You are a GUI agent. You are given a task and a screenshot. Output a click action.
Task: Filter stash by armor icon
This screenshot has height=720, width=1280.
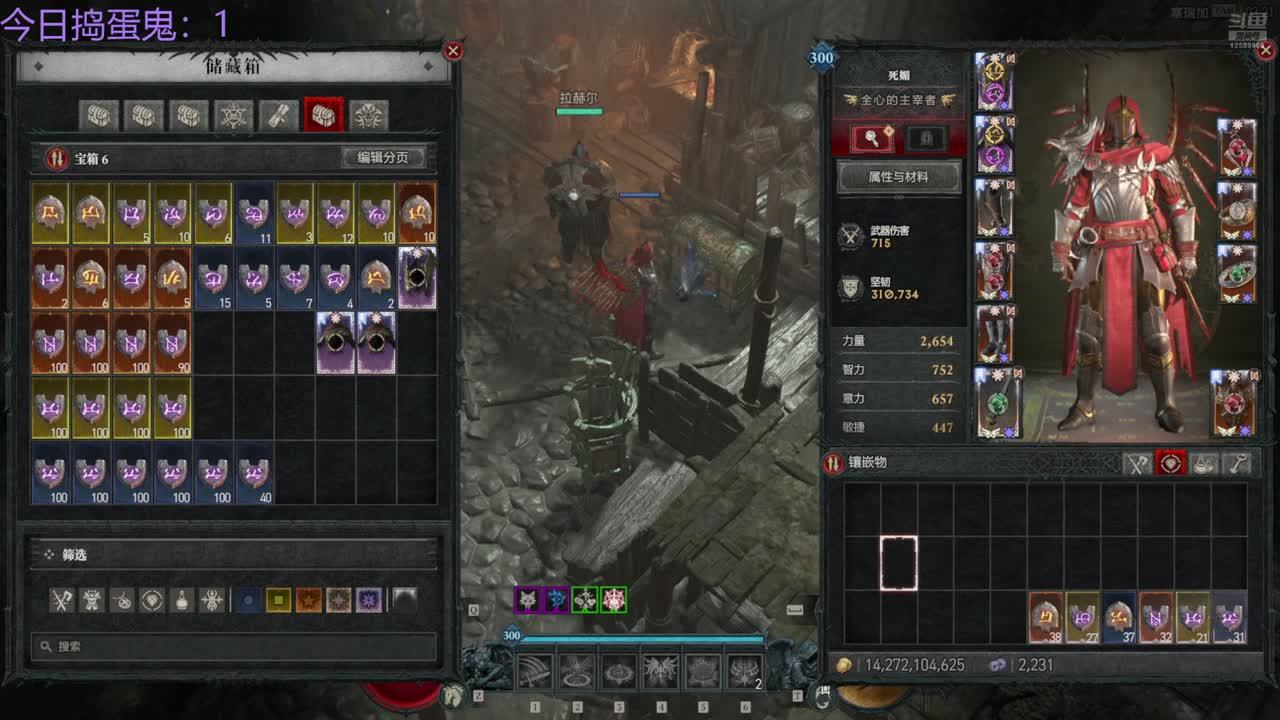click(x=92, y=600)
